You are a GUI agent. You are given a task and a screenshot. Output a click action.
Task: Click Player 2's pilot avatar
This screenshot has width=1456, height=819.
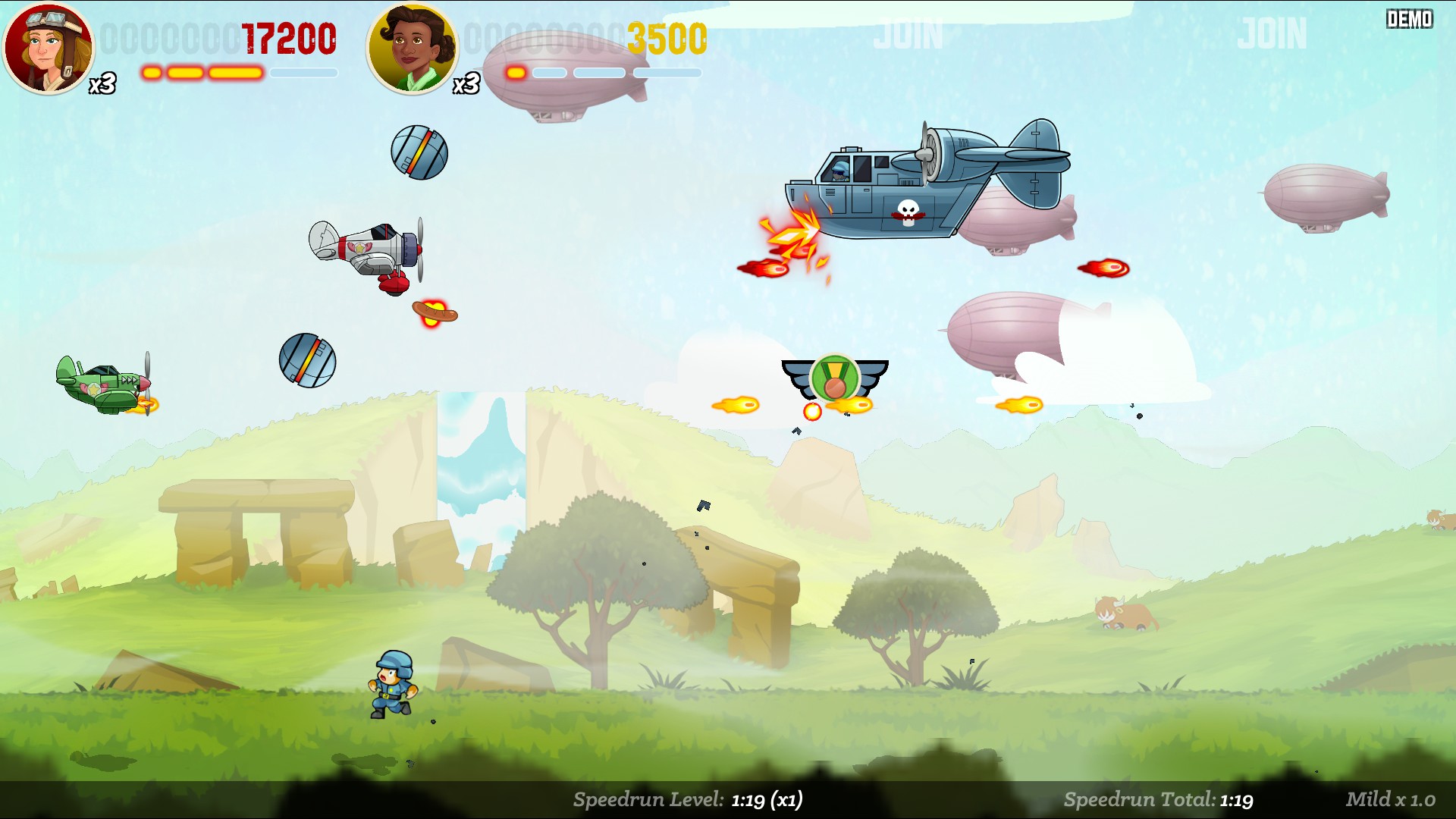tap(413, 48)
